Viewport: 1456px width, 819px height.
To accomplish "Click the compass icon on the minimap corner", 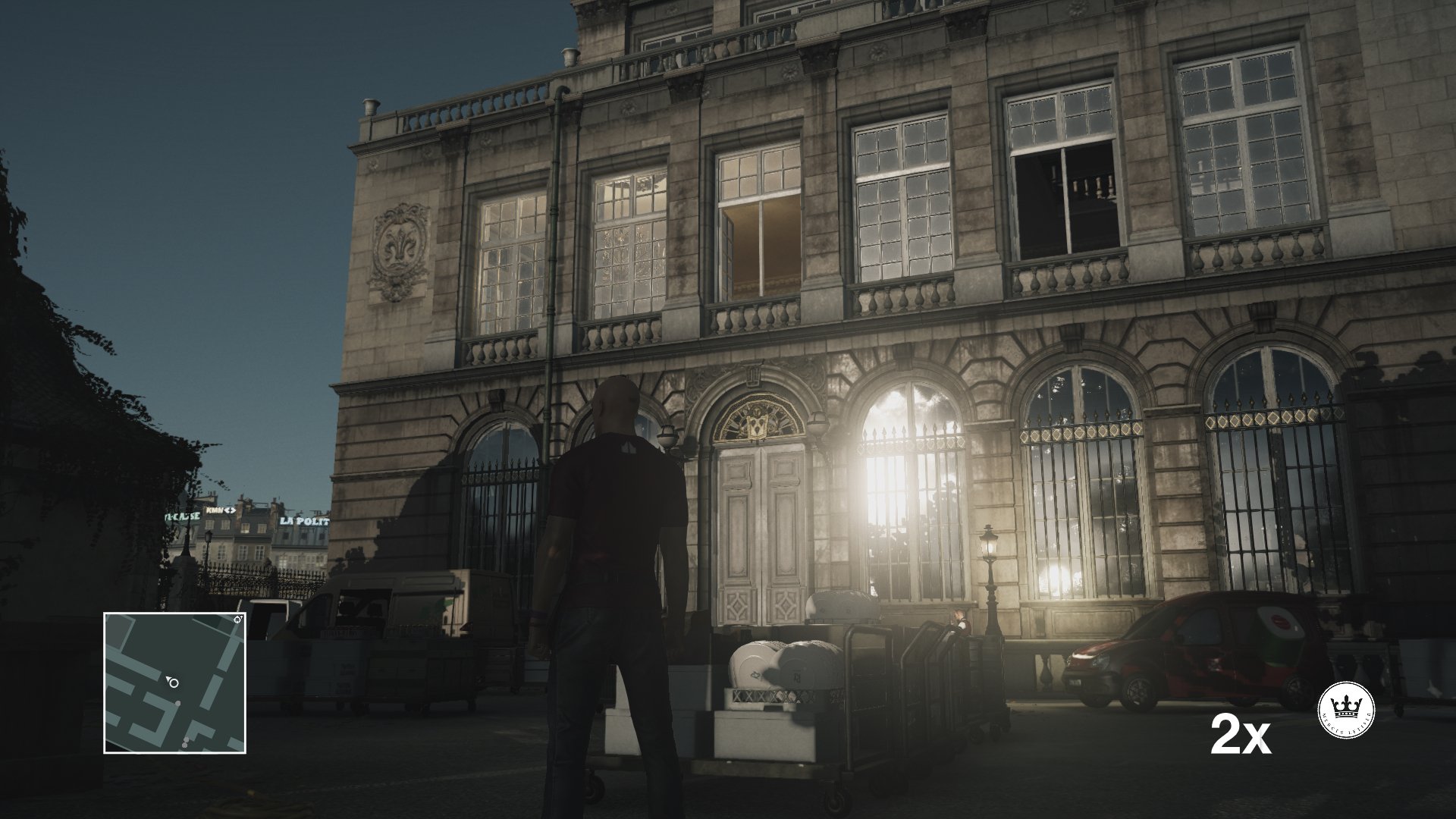I will click(x=237, y=620).
